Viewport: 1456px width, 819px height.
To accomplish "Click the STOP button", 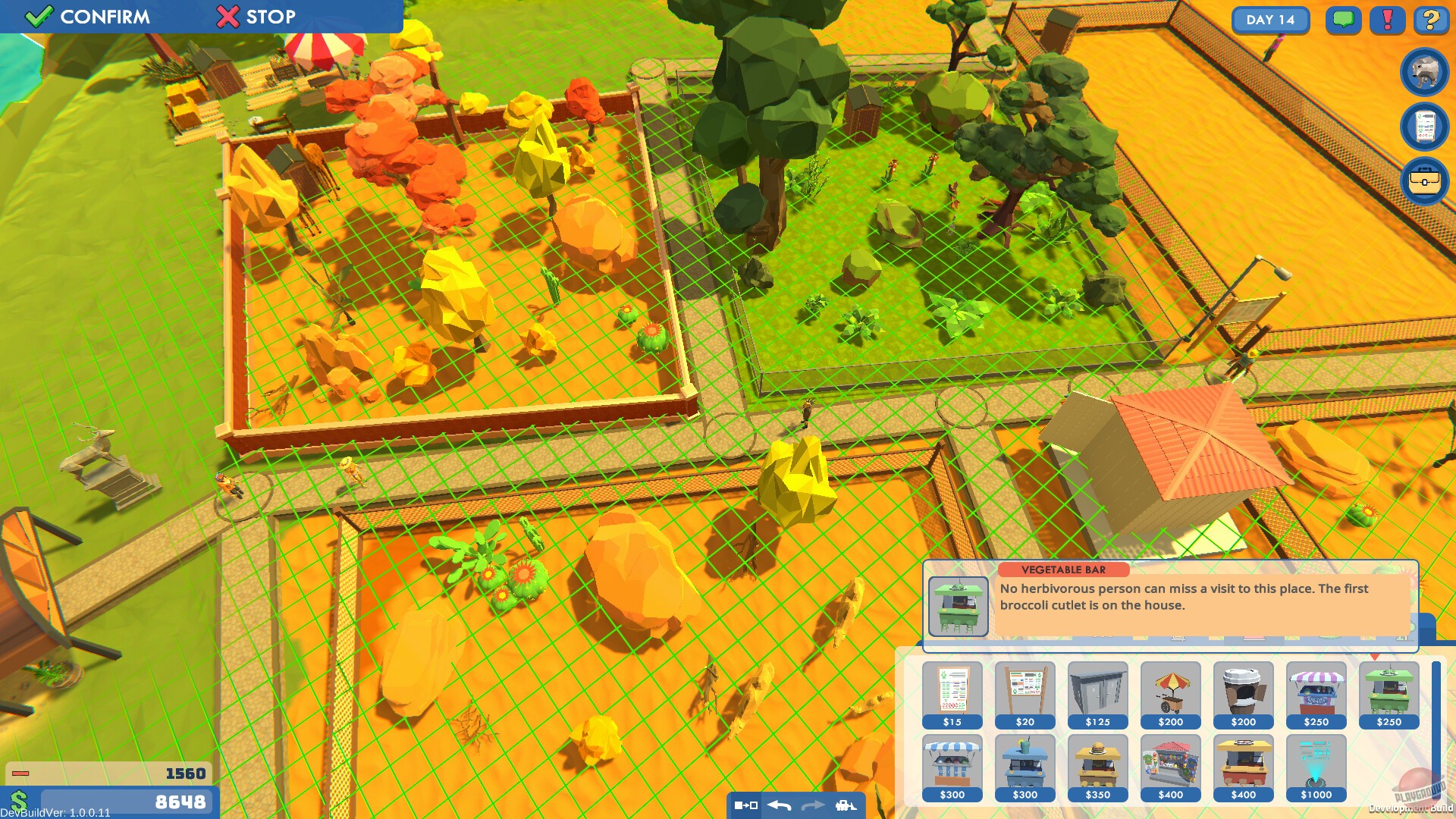I will (258, 17).
